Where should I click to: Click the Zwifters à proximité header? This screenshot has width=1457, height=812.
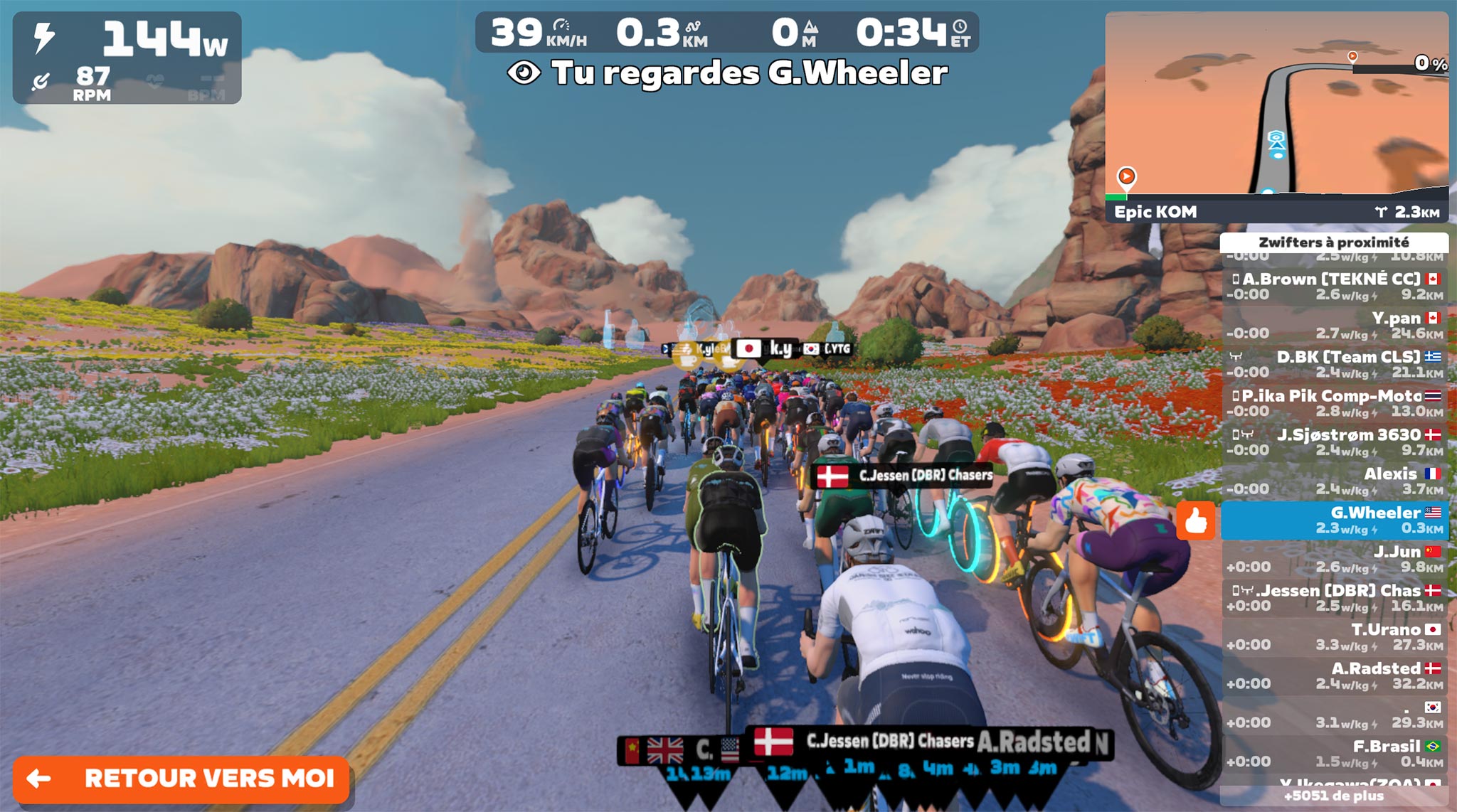[x=1334, y=242]
